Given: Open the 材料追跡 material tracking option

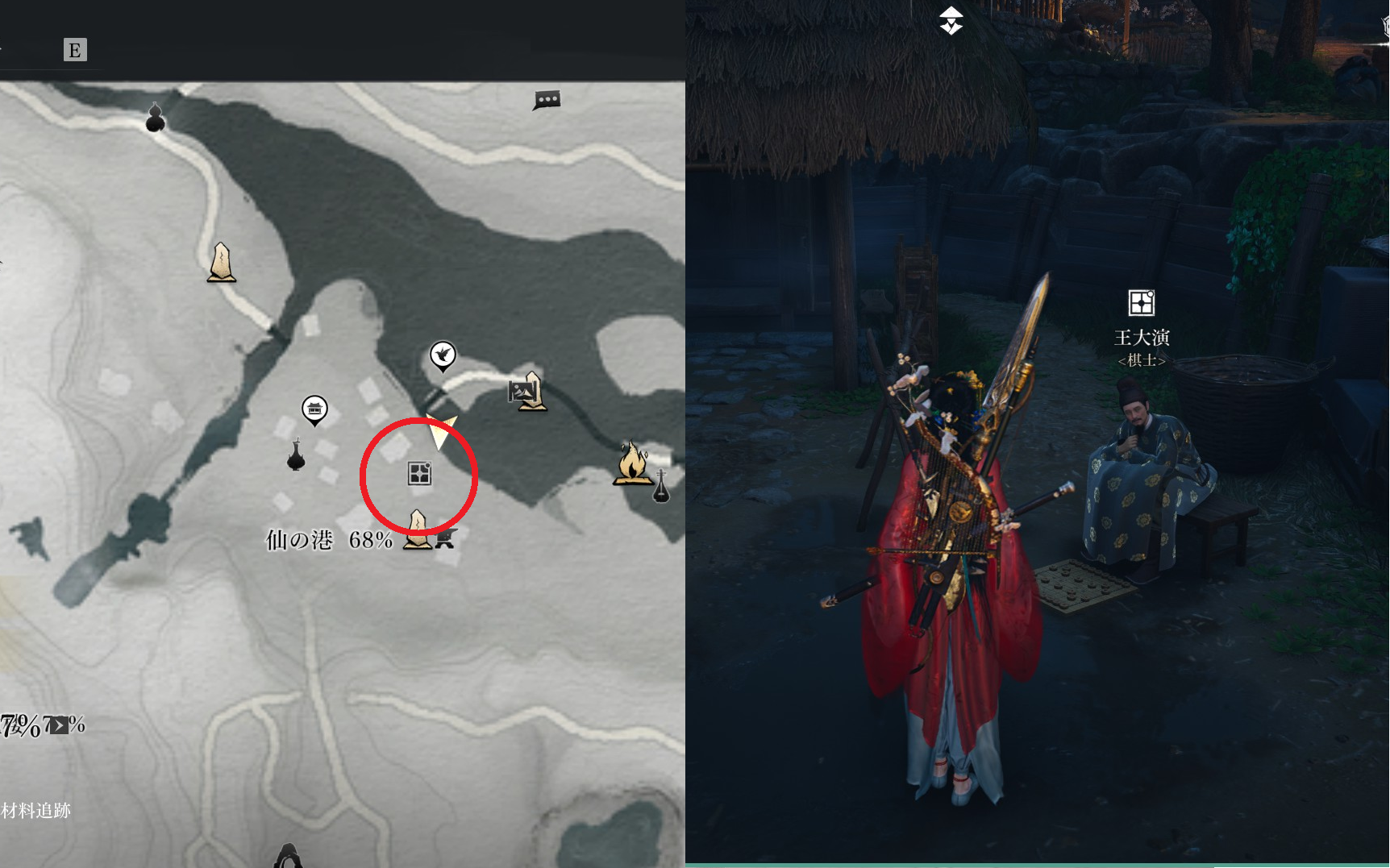Looking at the screenshot, I should (x=36, y=811).
